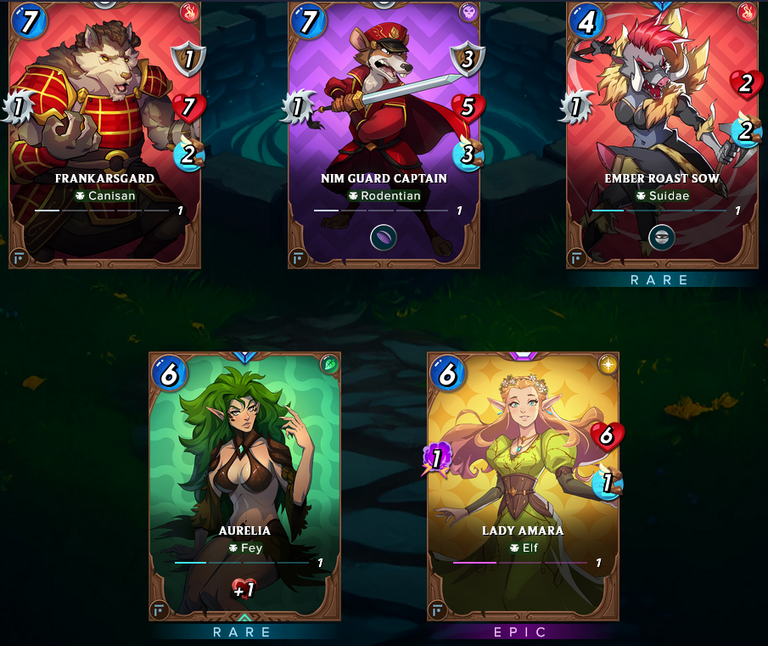Viewport: 768px width, 646px height.
Task: Show Aurelia's +1 health buff icon
Action: click(x=244, y=589)
